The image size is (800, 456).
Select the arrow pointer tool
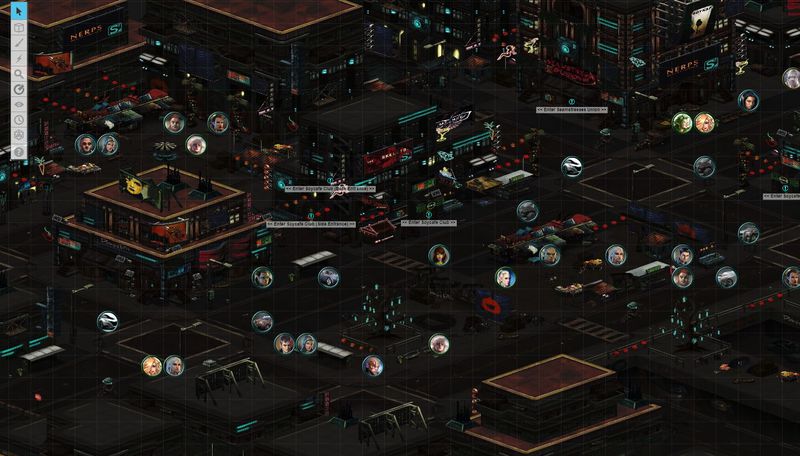(18, 12)
